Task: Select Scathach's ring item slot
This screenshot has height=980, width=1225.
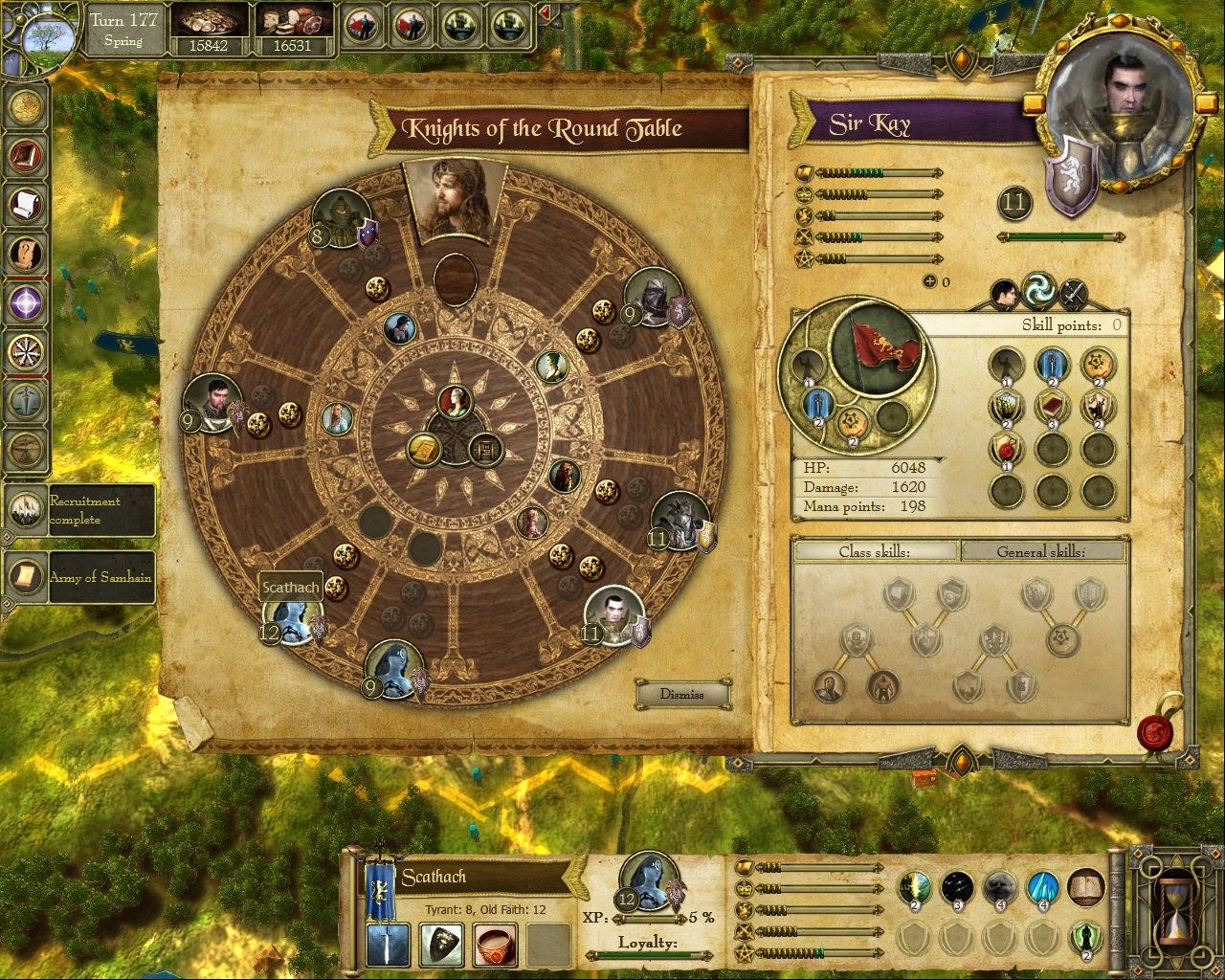Action: pos(495,946)
